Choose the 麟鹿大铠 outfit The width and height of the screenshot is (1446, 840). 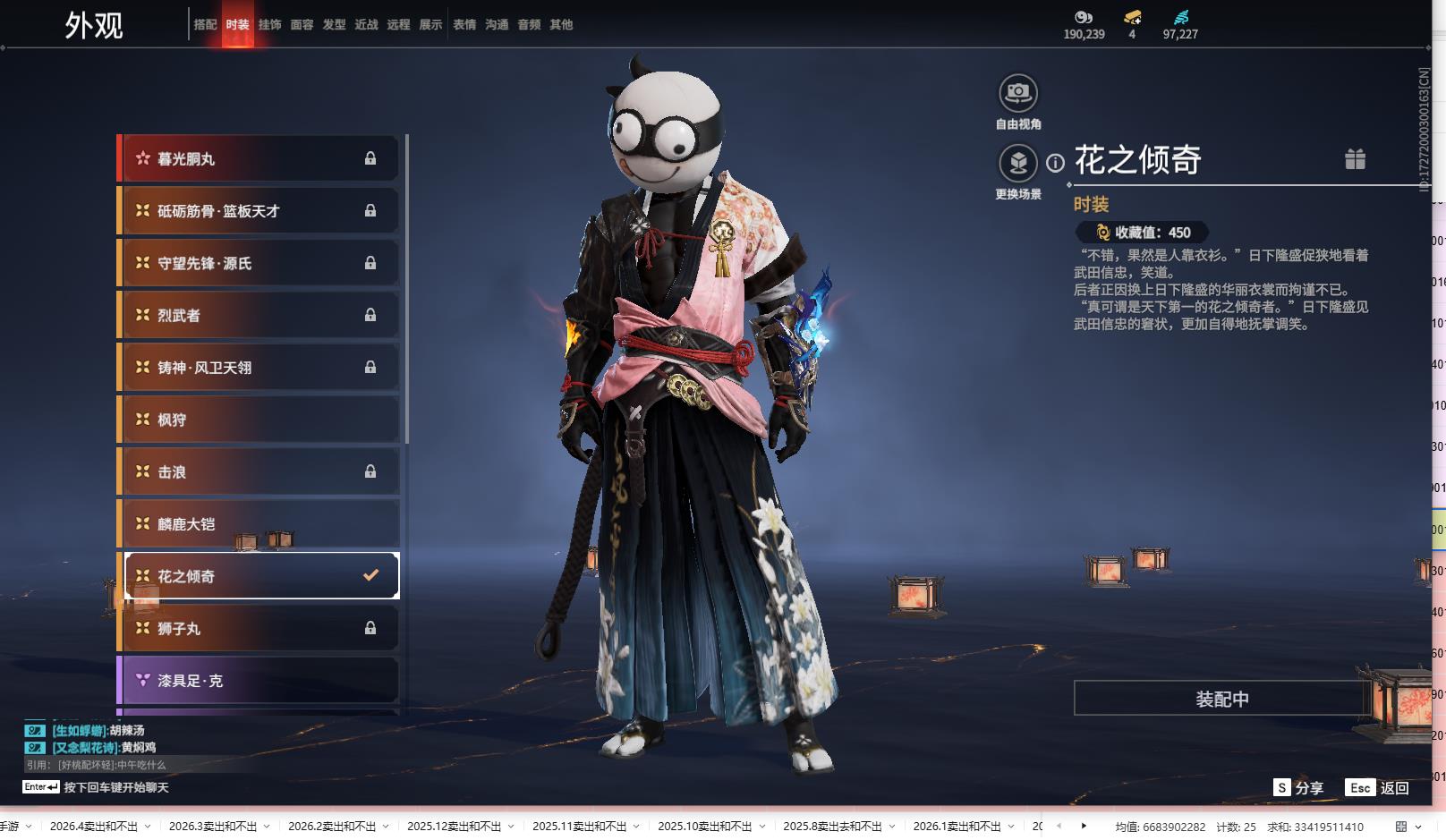click(x=259, y=524)
